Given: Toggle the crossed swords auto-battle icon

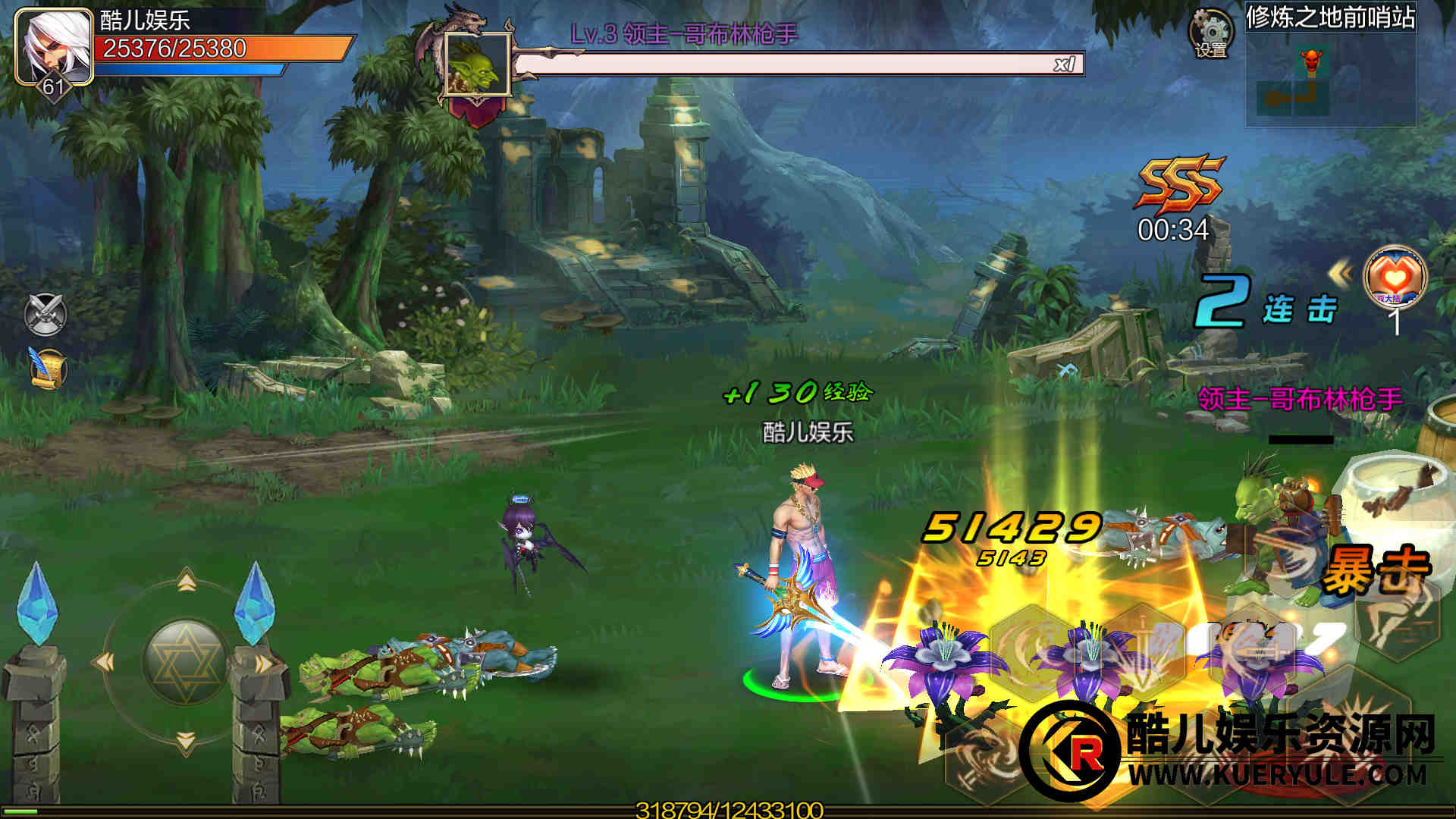Looking at the screenshot, I should point(45,314).
